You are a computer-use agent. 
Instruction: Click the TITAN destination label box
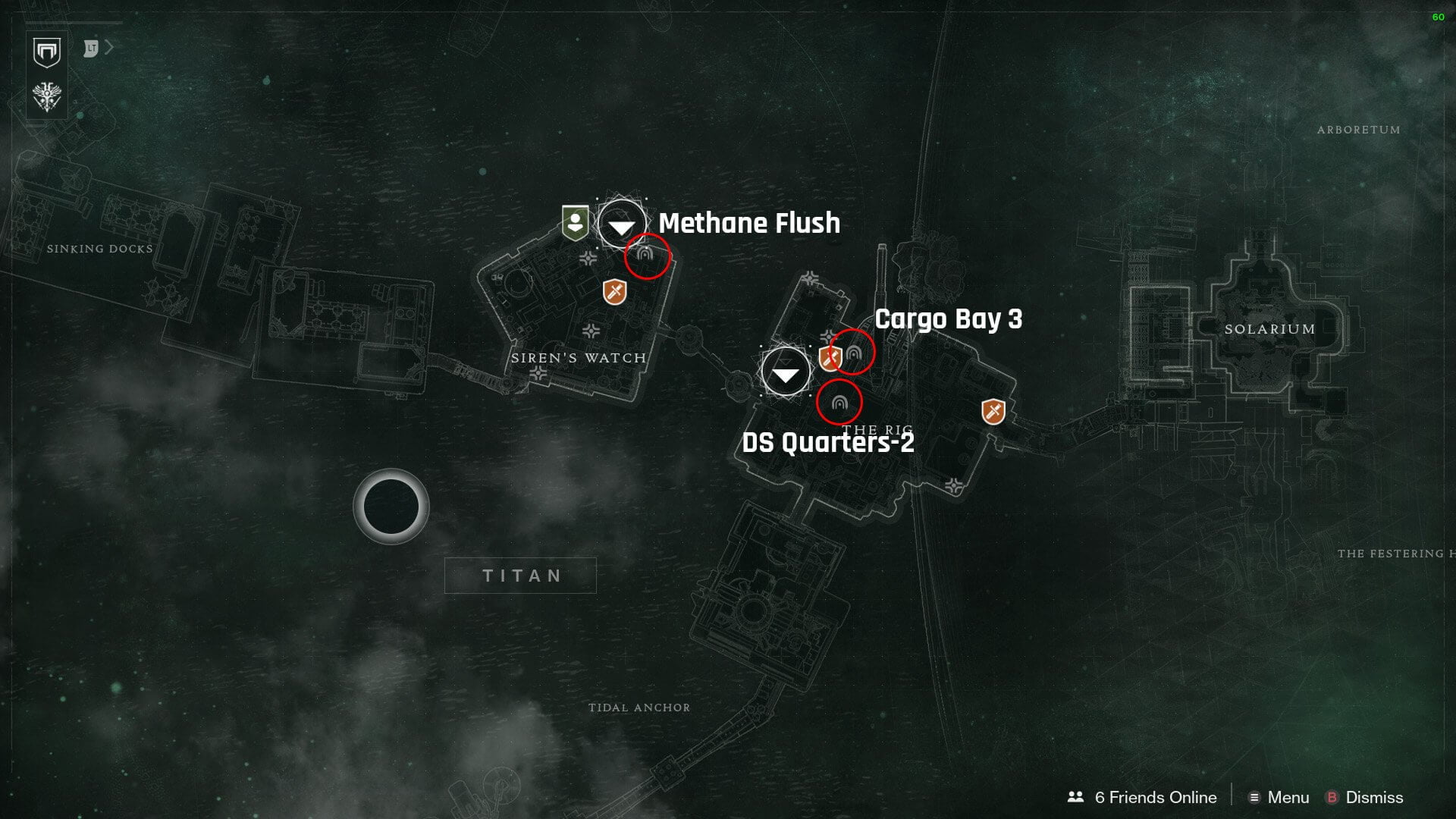521,576
